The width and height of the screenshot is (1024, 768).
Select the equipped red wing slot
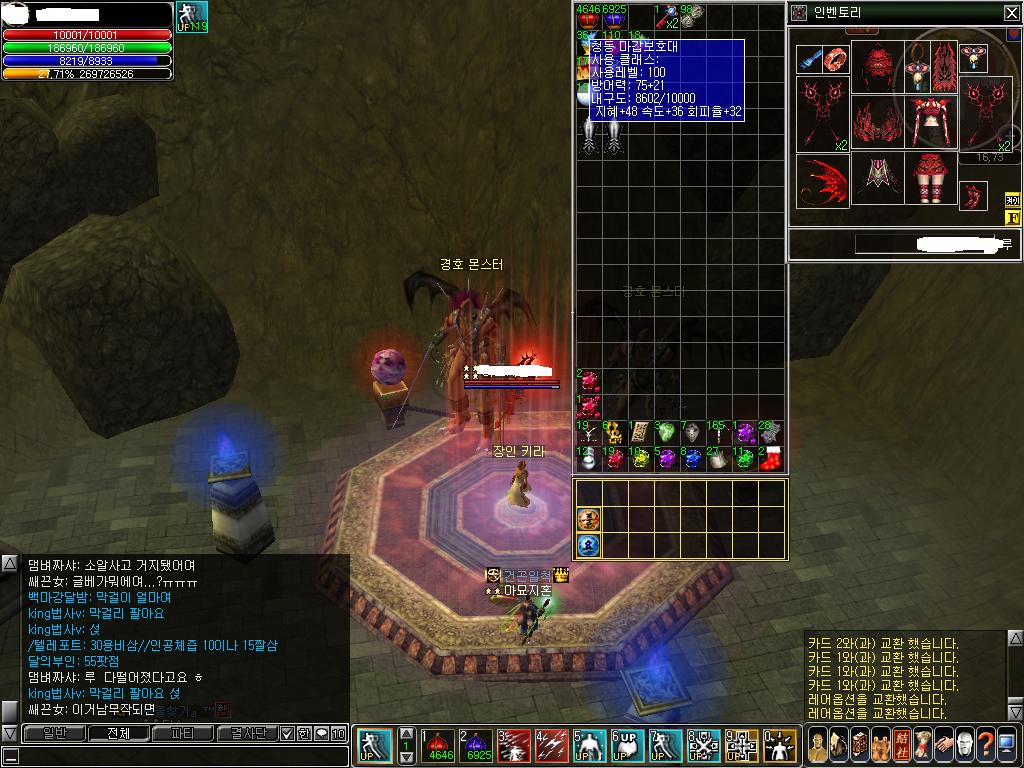click(x=822, y=180)
